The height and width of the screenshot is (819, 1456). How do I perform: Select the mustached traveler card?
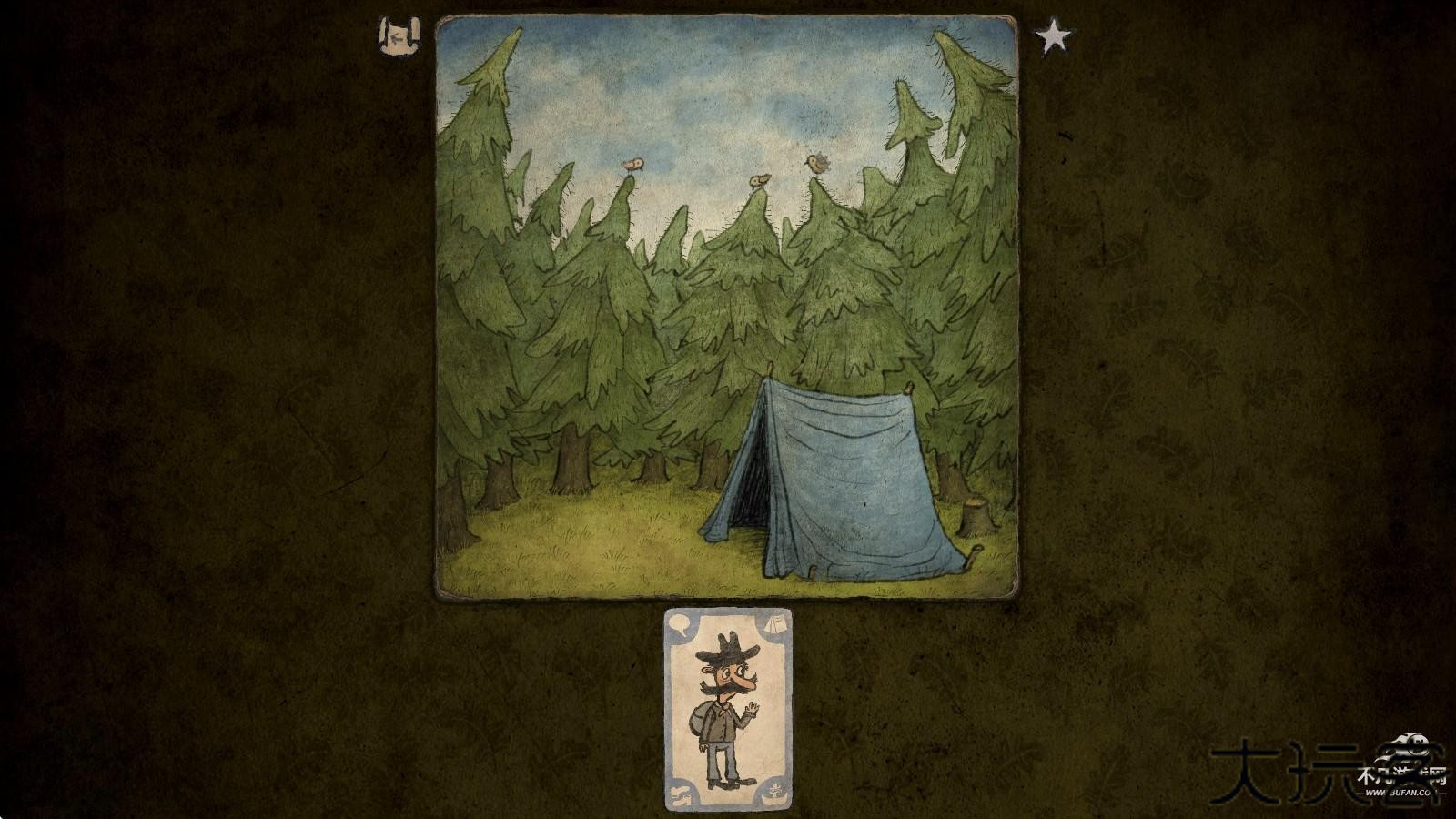(x=728, y=709)
